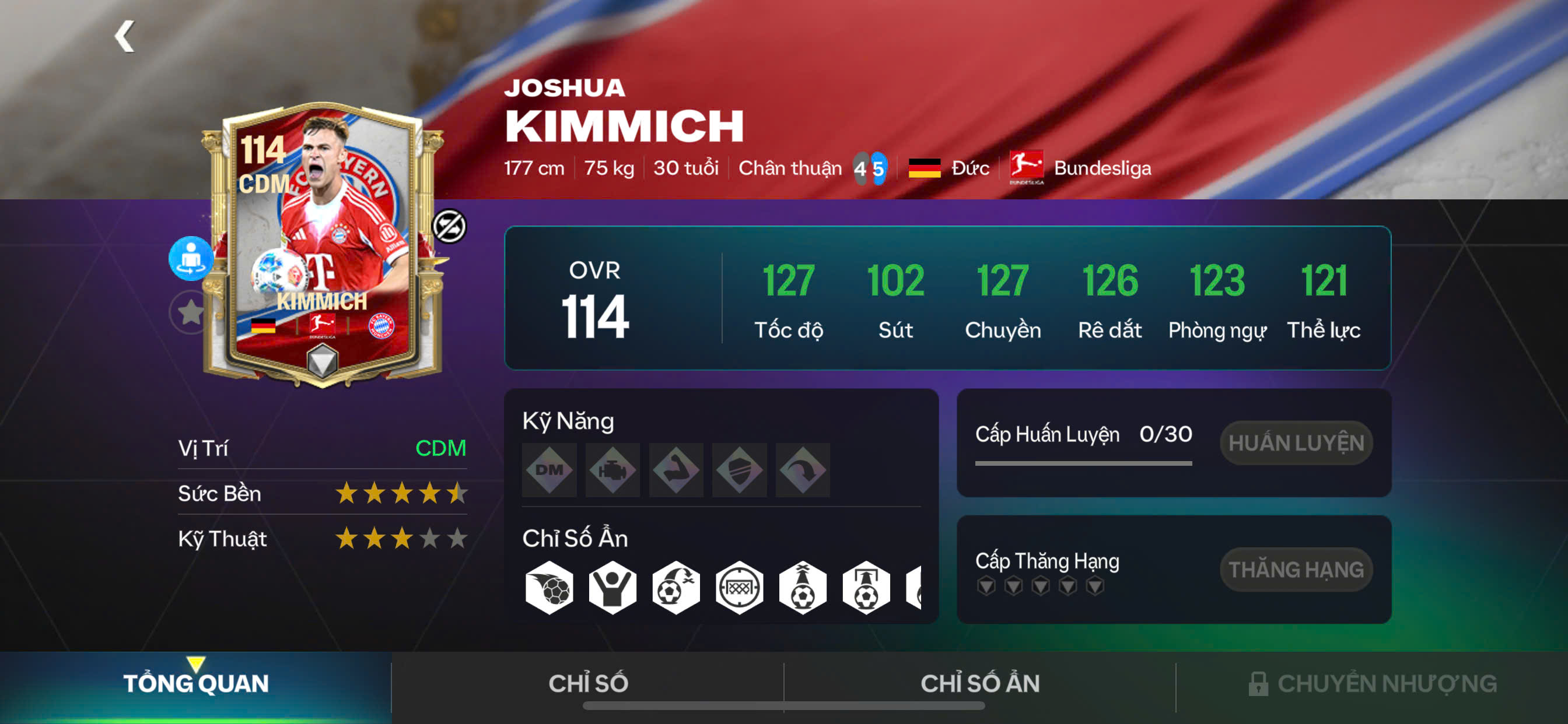Select the Tổng Quan tab

click(x=195, y=683)
